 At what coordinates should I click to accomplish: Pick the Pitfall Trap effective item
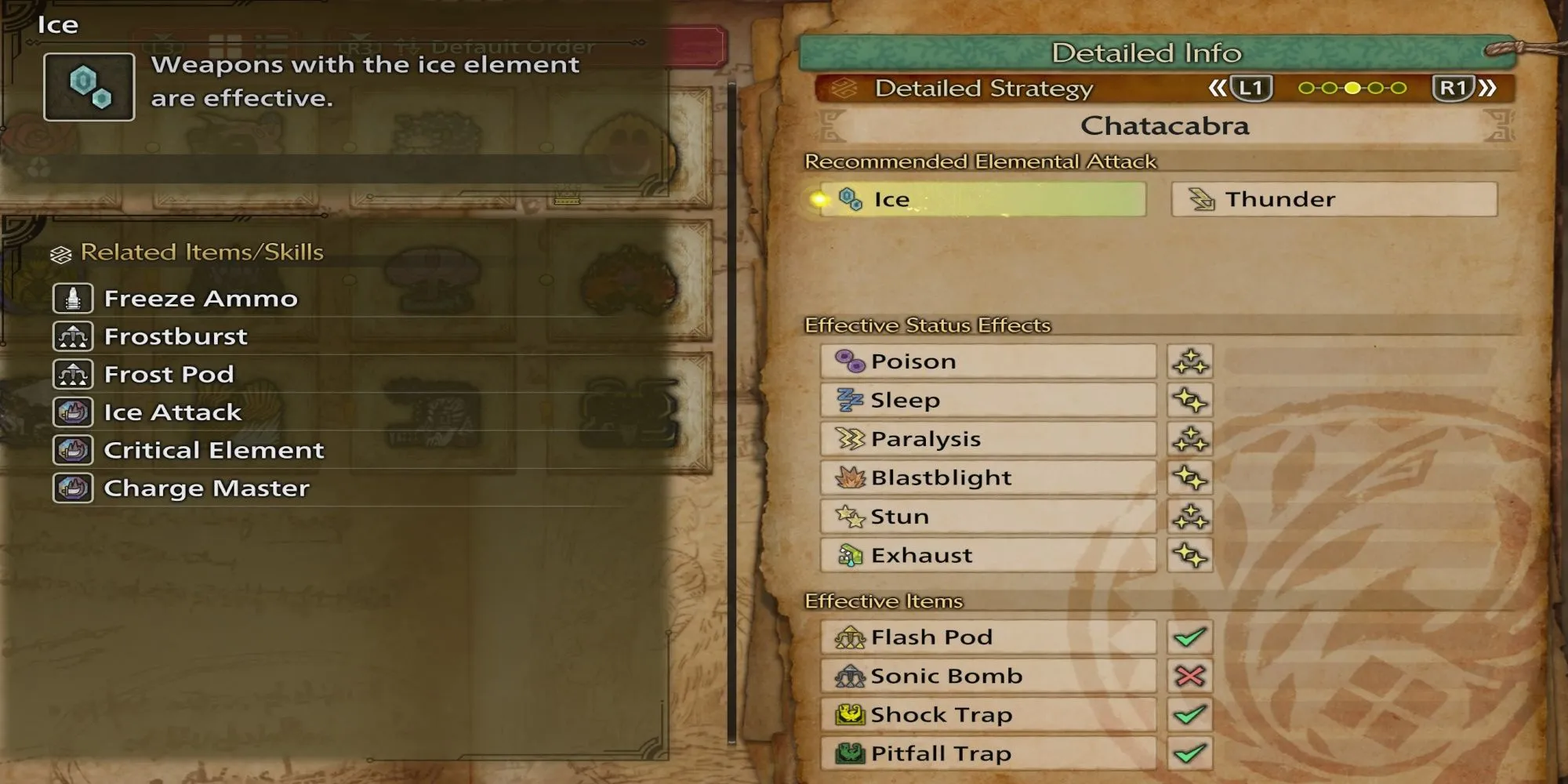[x=988, y=753]
